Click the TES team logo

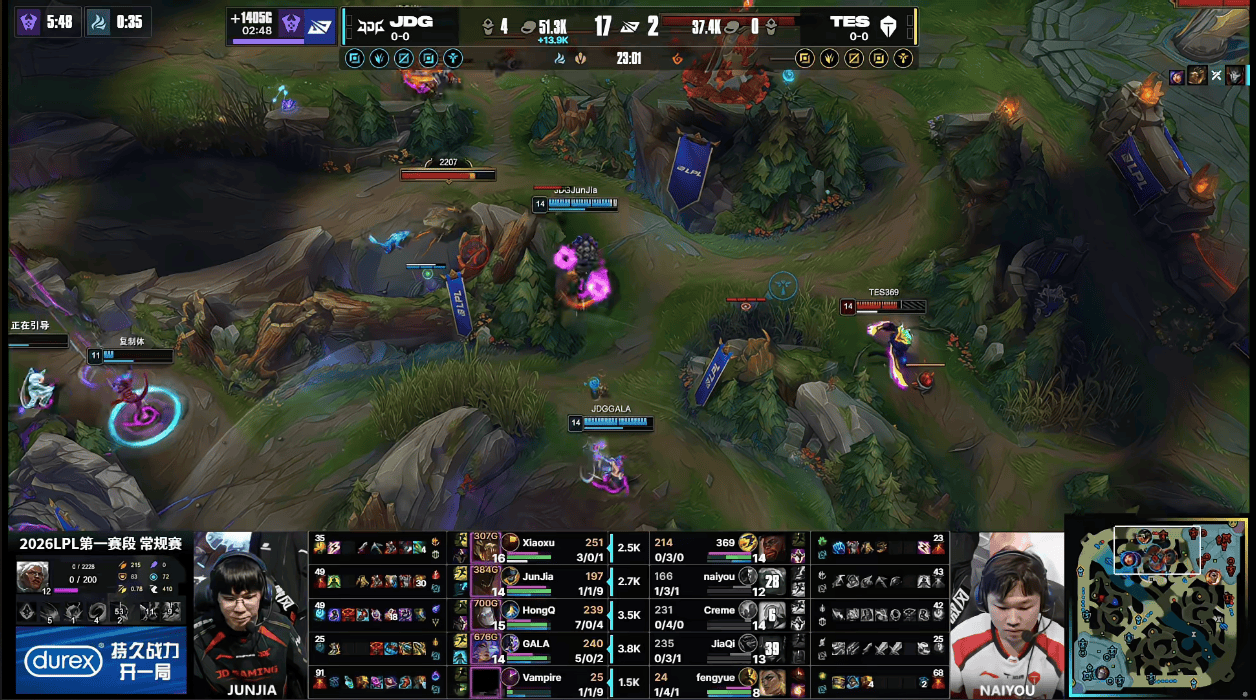pyautogui.click(x=890, y=24)
